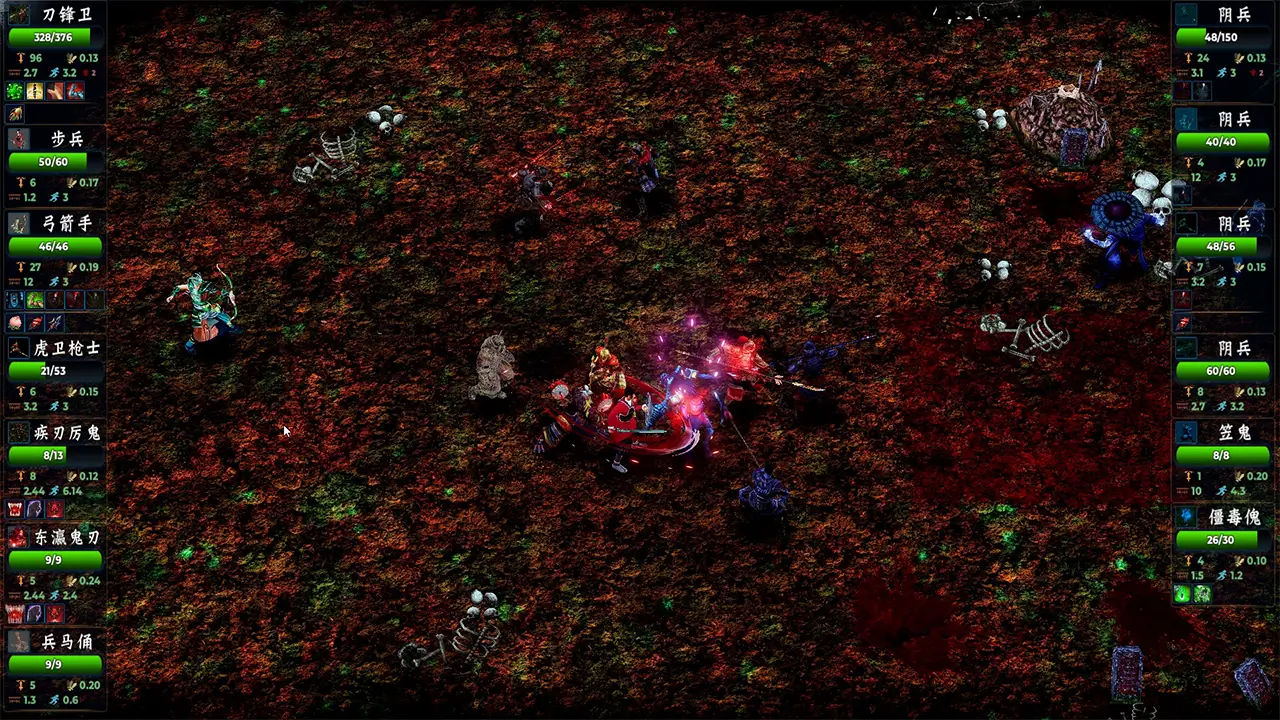
Task: Select the blue blade skill icon of 刀锋卫
Action: coord(75,91)
